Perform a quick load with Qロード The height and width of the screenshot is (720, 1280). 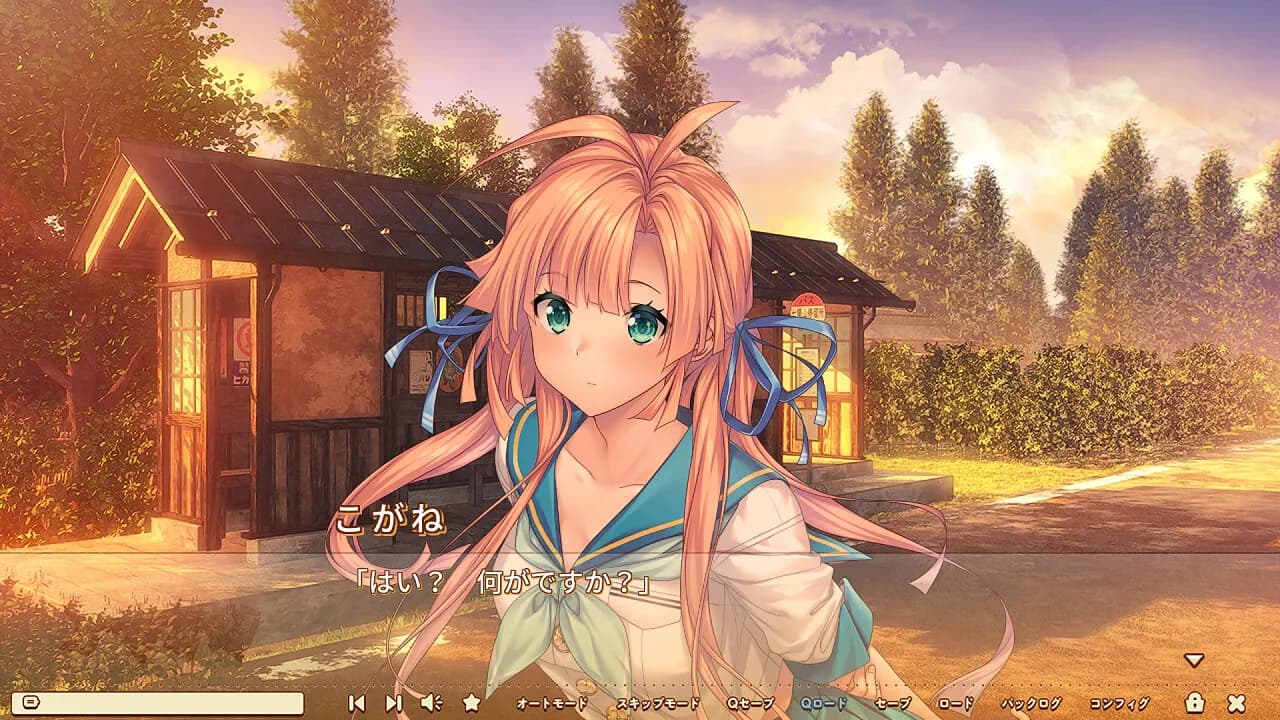click(x=823, y=704)
